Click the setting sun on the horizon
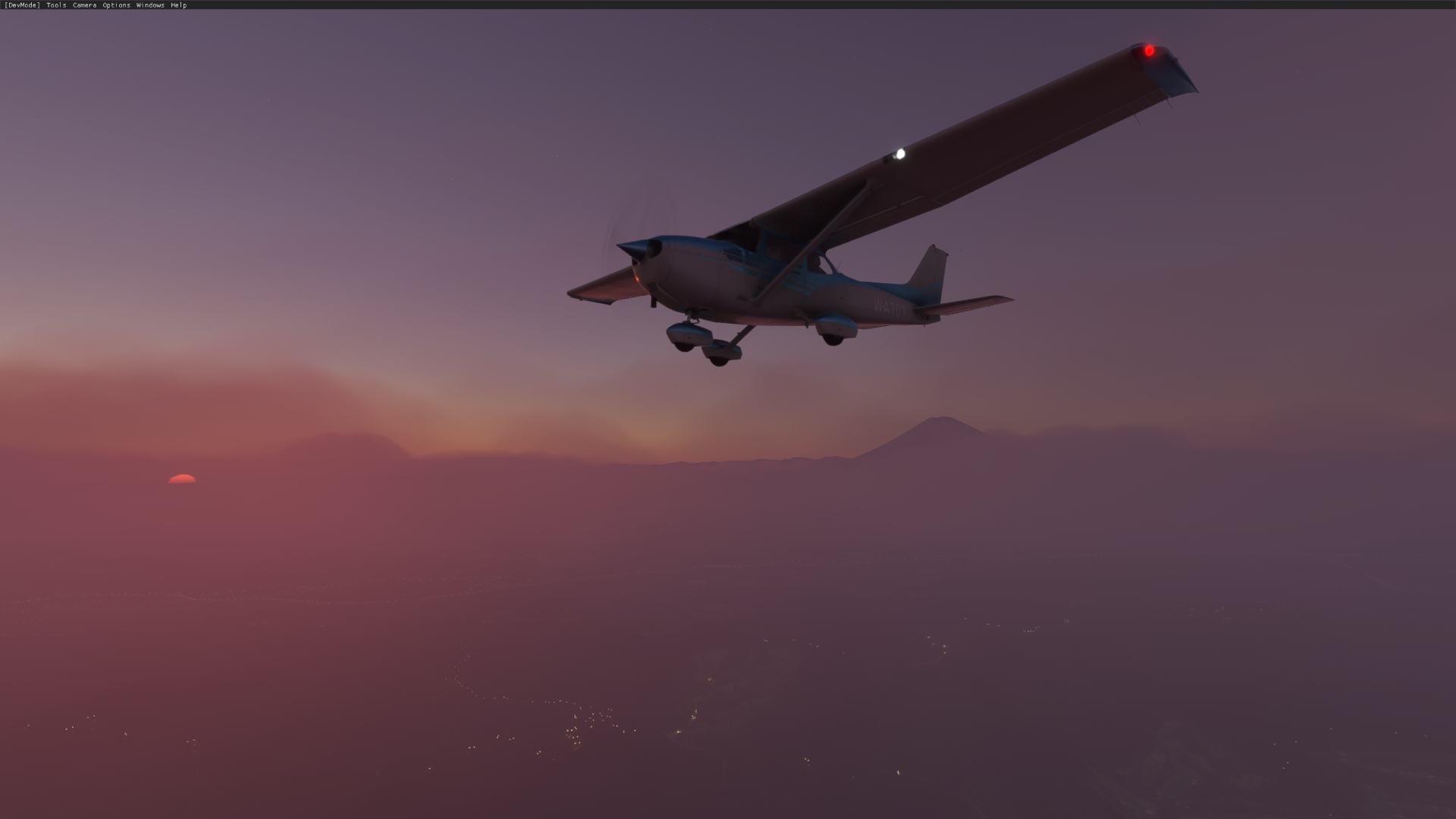Viewport: 1456px width, 819px height. pyautogui.click(x=180, y=479)
